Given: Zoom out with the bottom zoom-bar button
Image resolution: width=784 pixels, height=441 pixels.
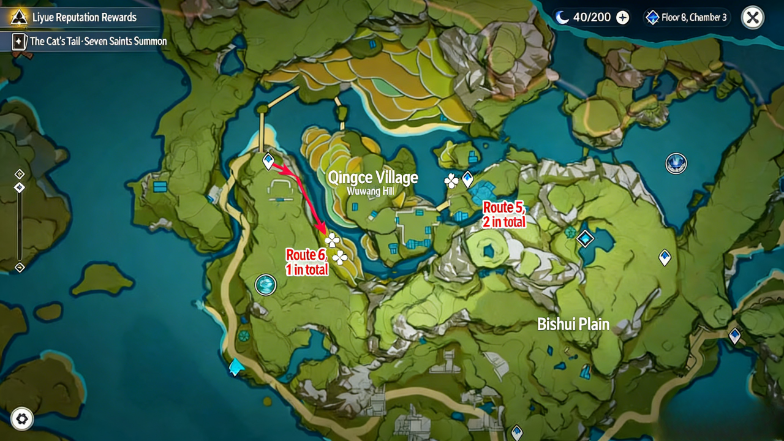Looking at the screenshot, I should point(19,267).
